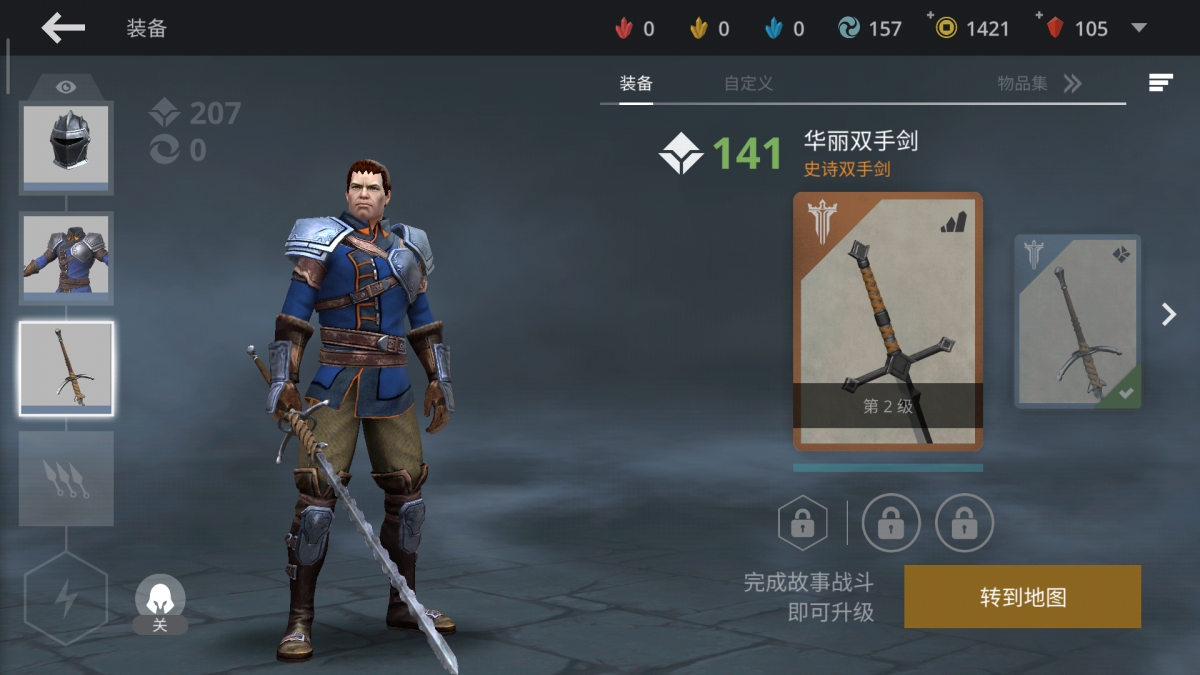1200x675 pixels.
Task: Select the body armor equipment slot
Action: [x=66, y=257]
